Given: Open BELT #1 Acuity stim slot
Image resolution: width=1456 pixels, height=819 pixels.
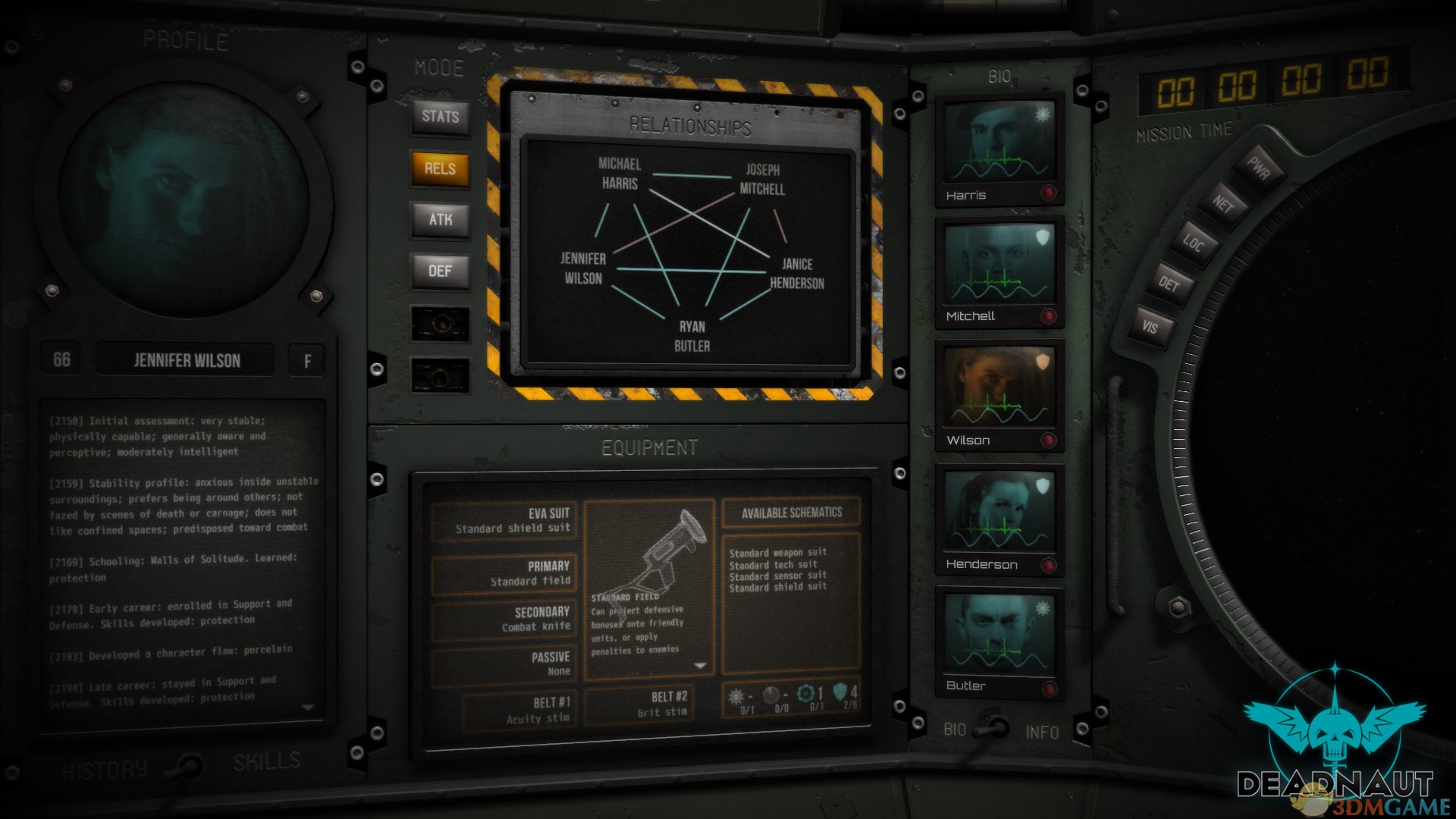Looking at the screenshot, I should coord(518,711).
